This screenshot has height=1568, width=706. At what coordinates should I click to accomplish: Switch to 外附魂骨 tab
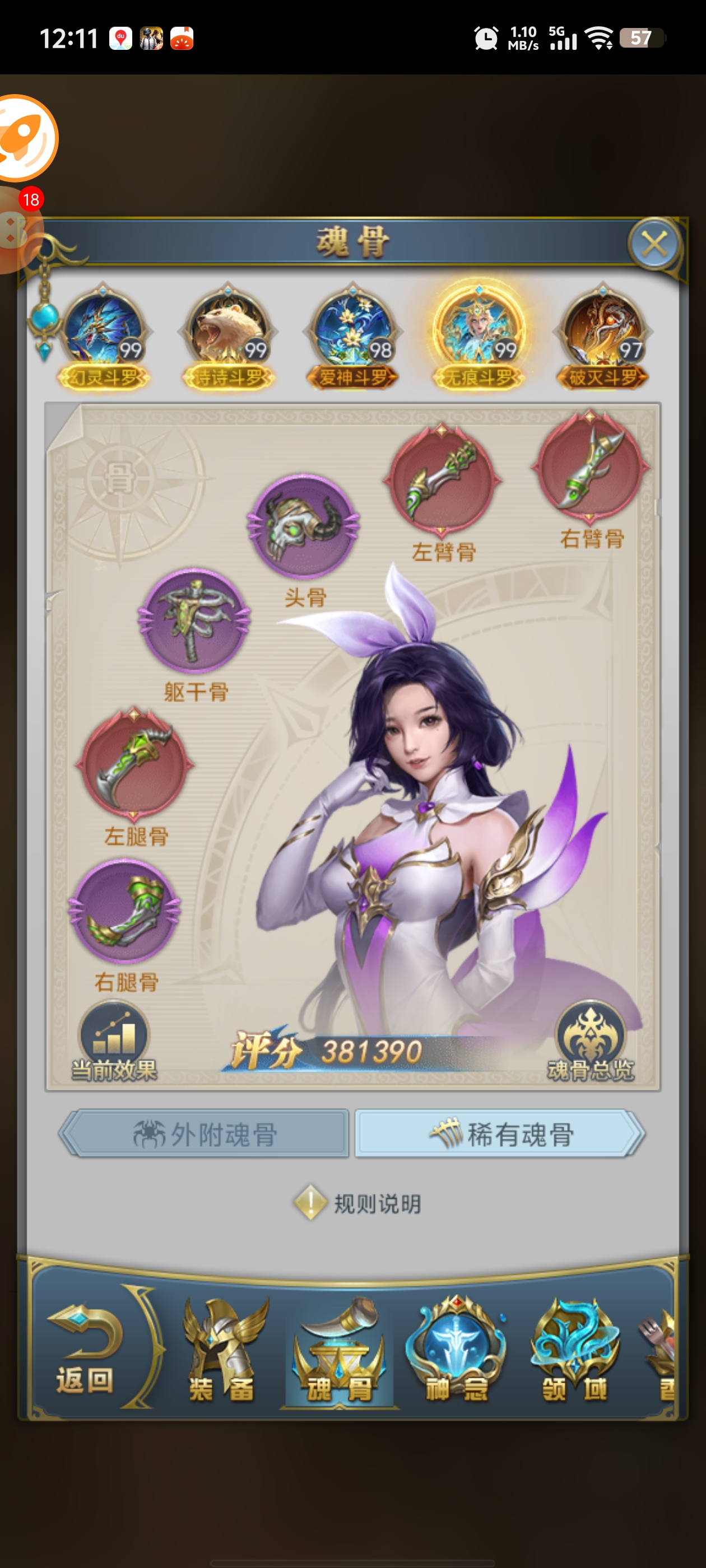point(205,1135)
